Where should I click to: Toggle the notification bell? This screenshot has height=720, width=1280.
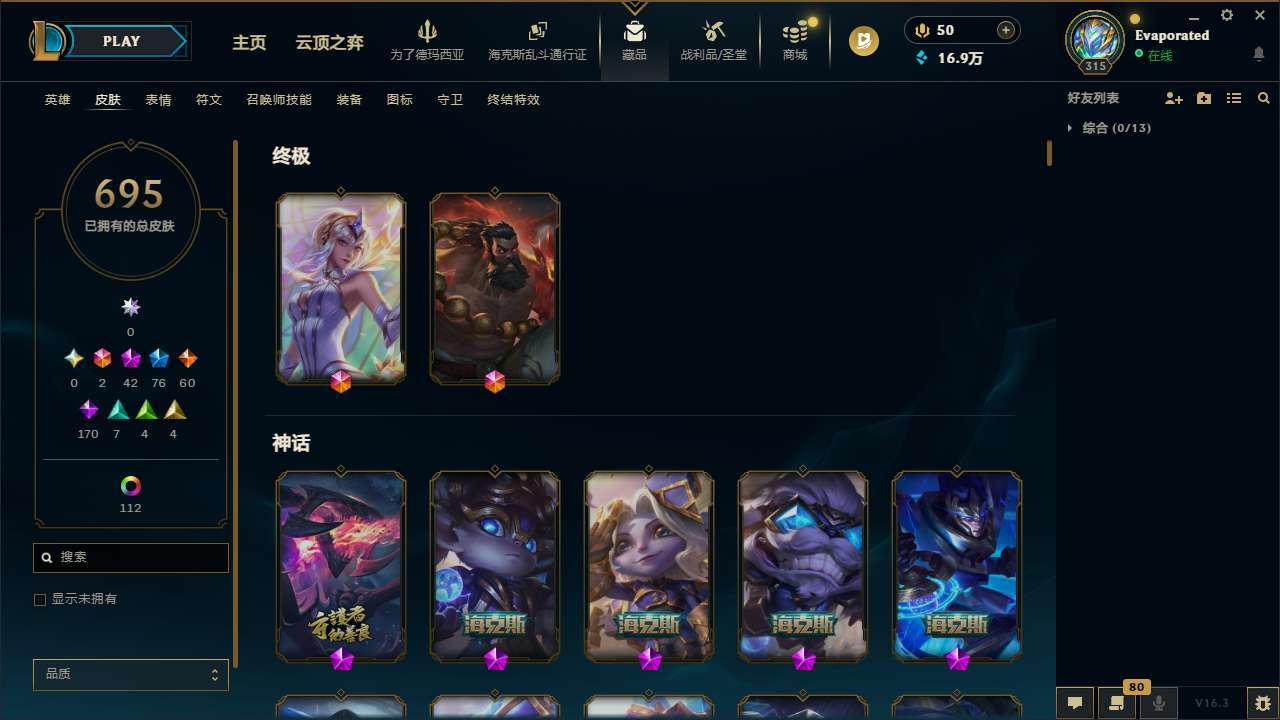[1258, 52]
